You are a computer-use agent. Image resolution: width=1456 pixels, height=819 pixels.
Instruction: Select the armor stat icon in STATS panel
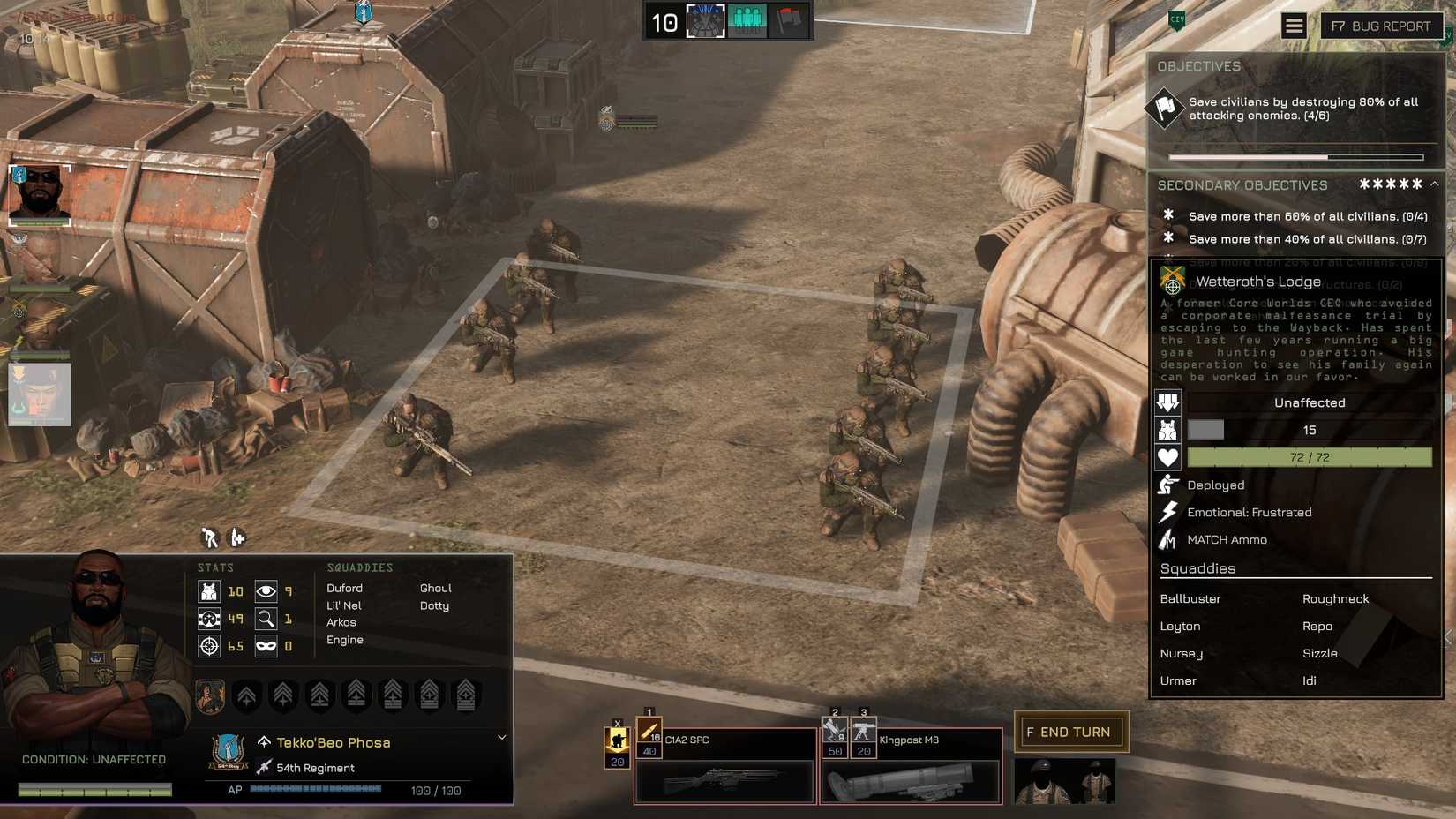click(209, 591)
